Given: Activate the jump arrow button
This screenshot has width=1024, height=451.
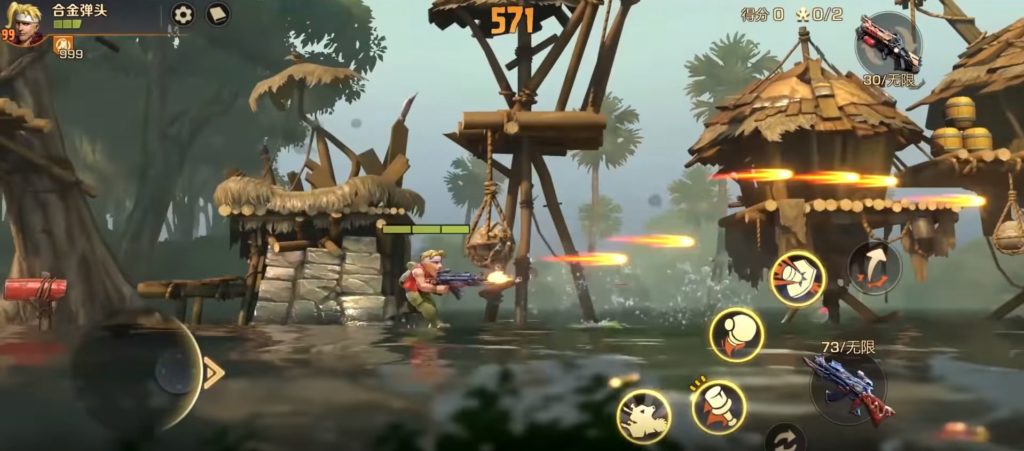Looking at the screenshot, I should click(x=874, y=267).
